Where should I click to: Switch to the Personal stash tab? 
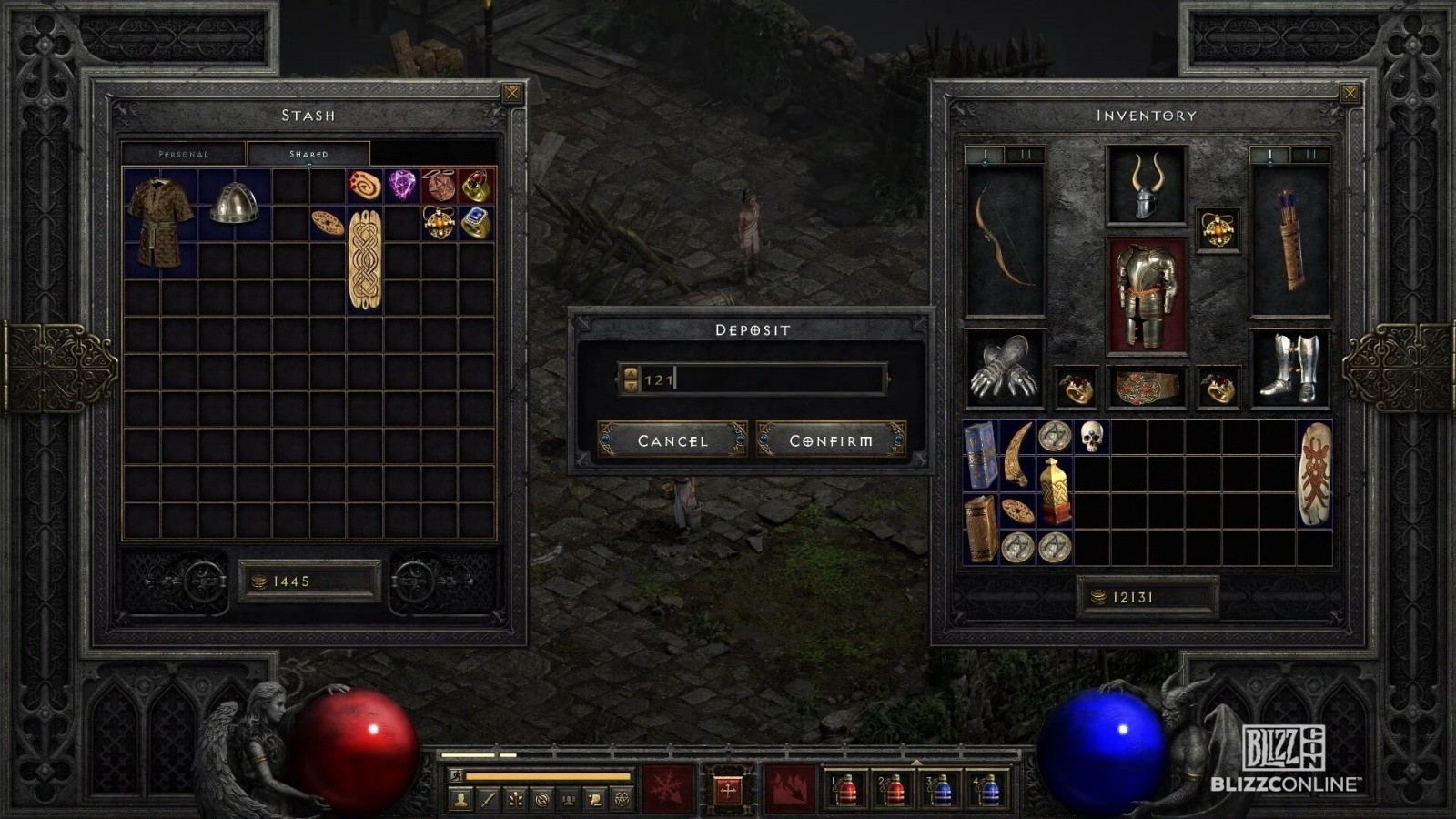coord(184,154)
